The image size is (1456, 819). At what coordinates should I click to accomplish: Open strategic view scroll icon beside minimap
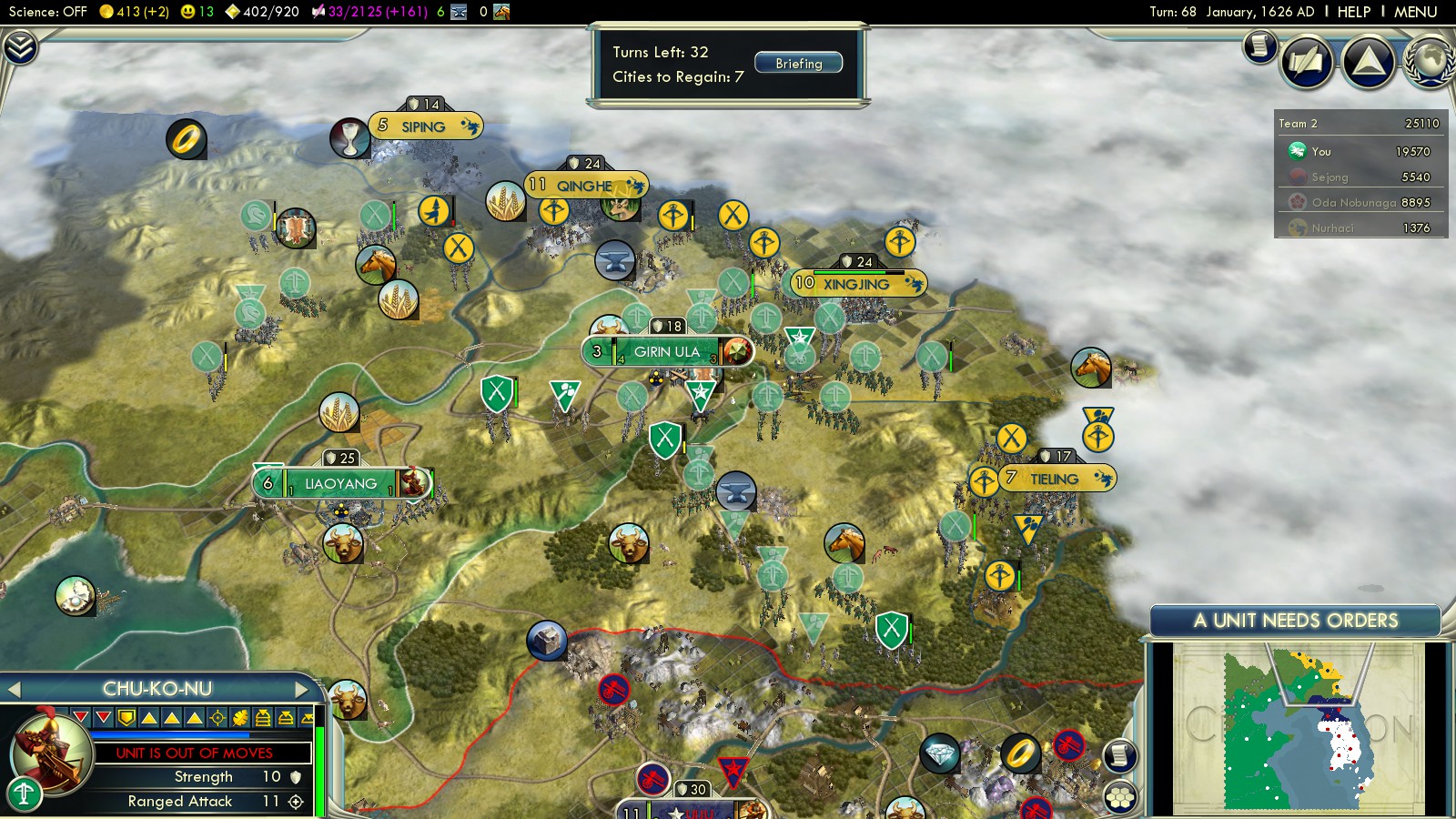(x=1120, y=755)
